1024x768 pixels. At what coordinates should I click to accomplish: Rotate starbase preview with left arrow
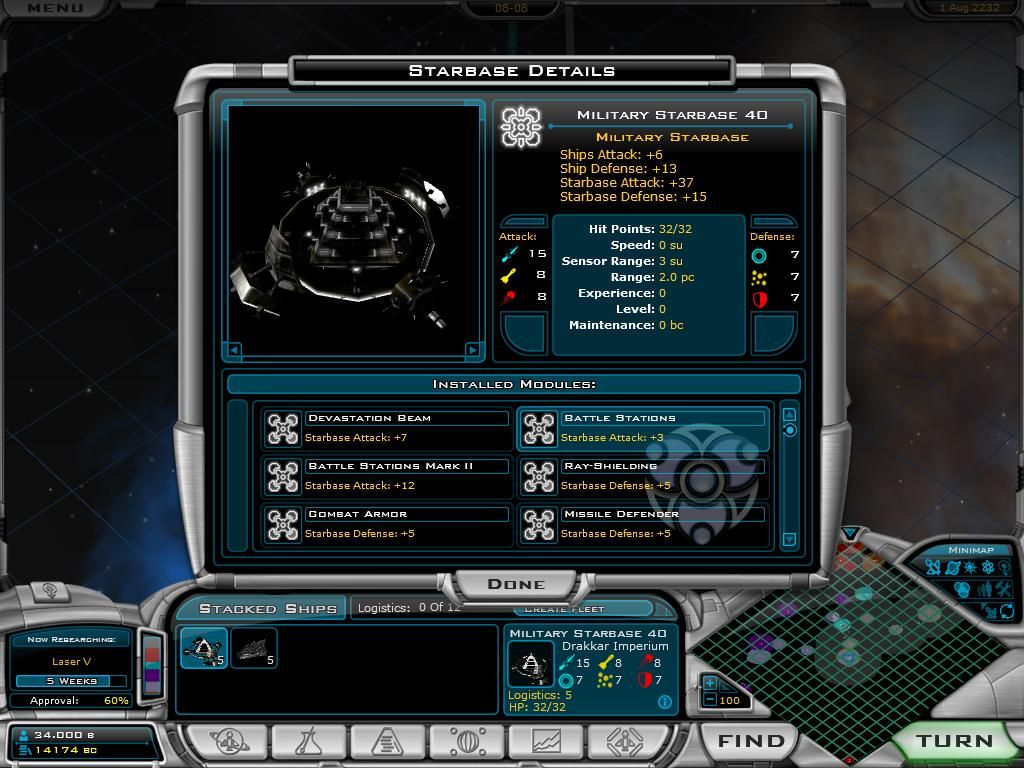click(x=235, y=350)
